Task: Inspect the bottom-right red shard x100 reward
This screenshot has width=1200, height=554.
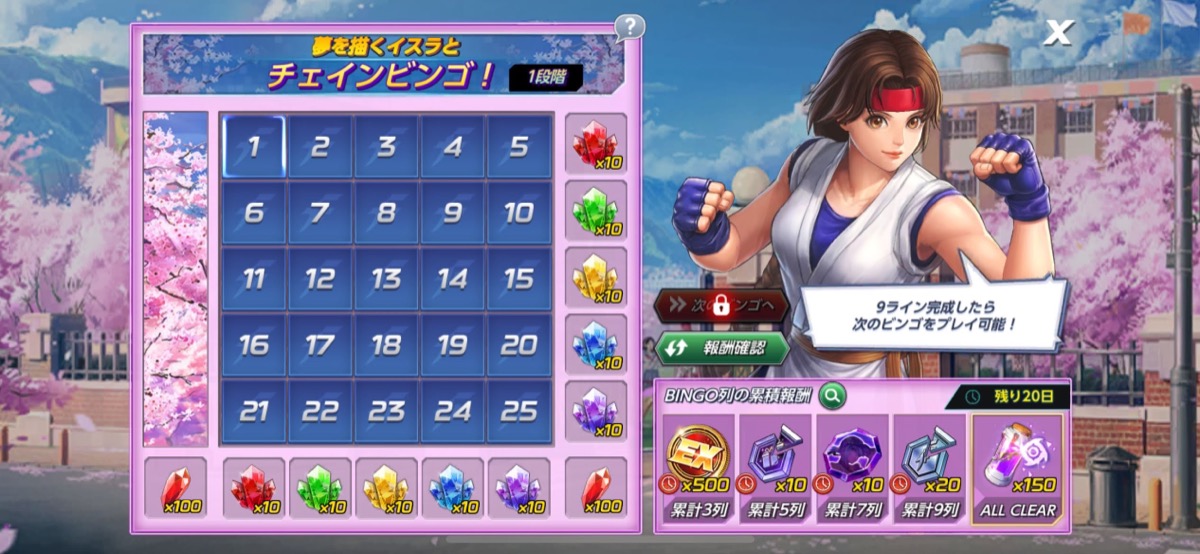Action: pos(596,489)
